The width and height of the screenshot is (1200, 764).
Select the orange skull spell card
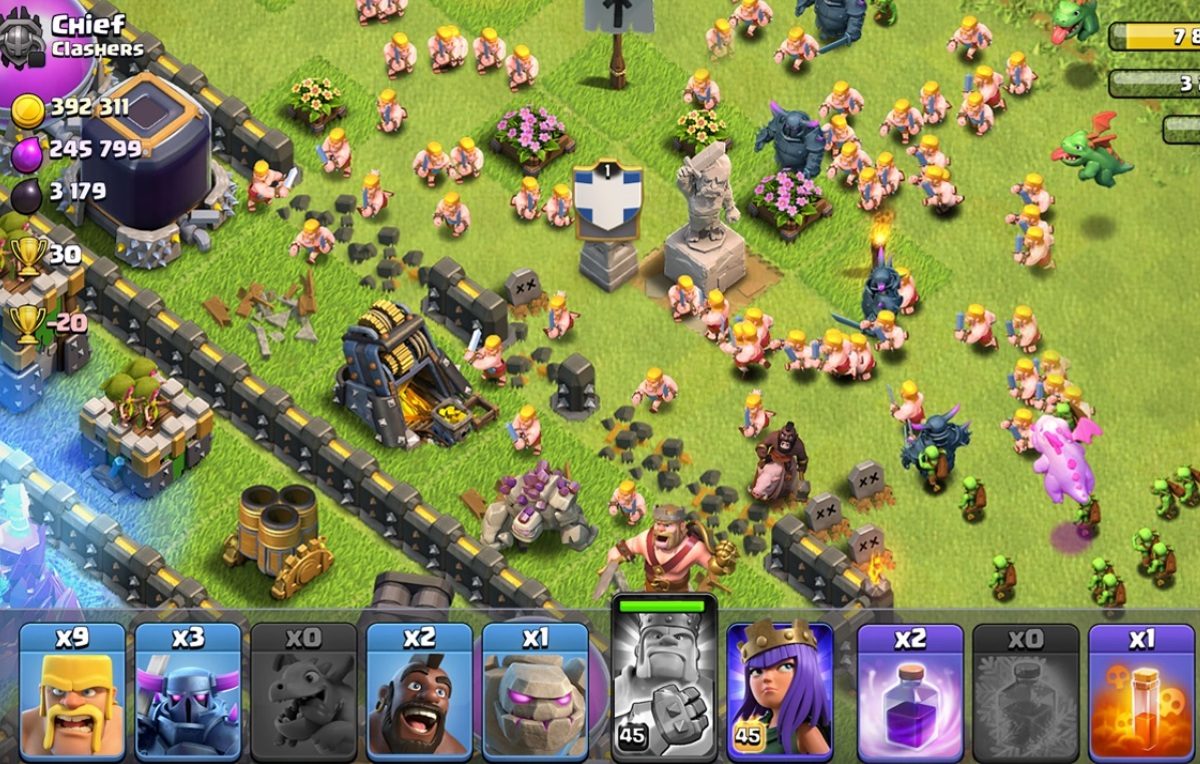(1141, 691)
